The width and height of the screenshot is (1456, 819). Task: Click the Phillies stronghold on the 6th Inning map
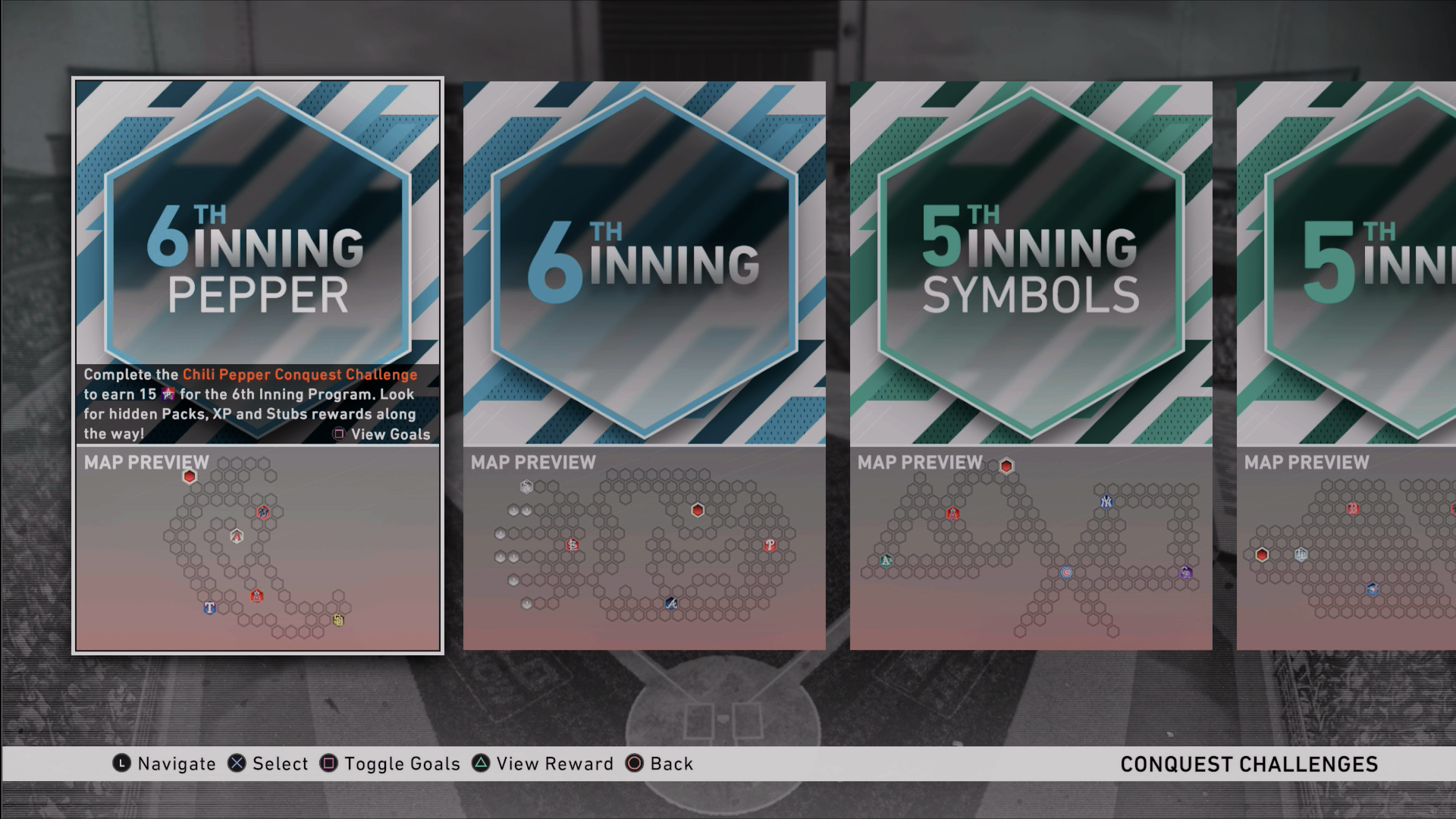click(770, 544)
